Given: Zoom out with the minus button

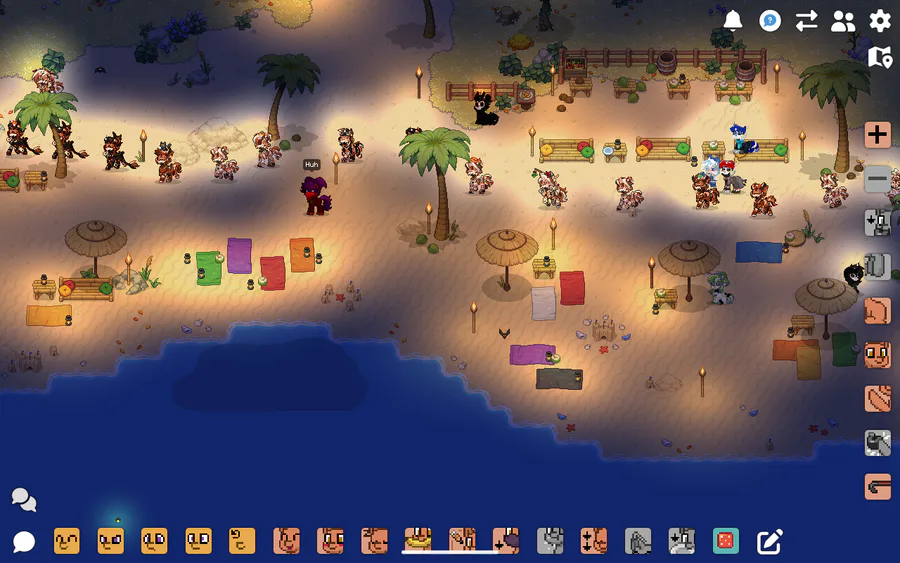Looking at the screenshot, I should 878,179.
